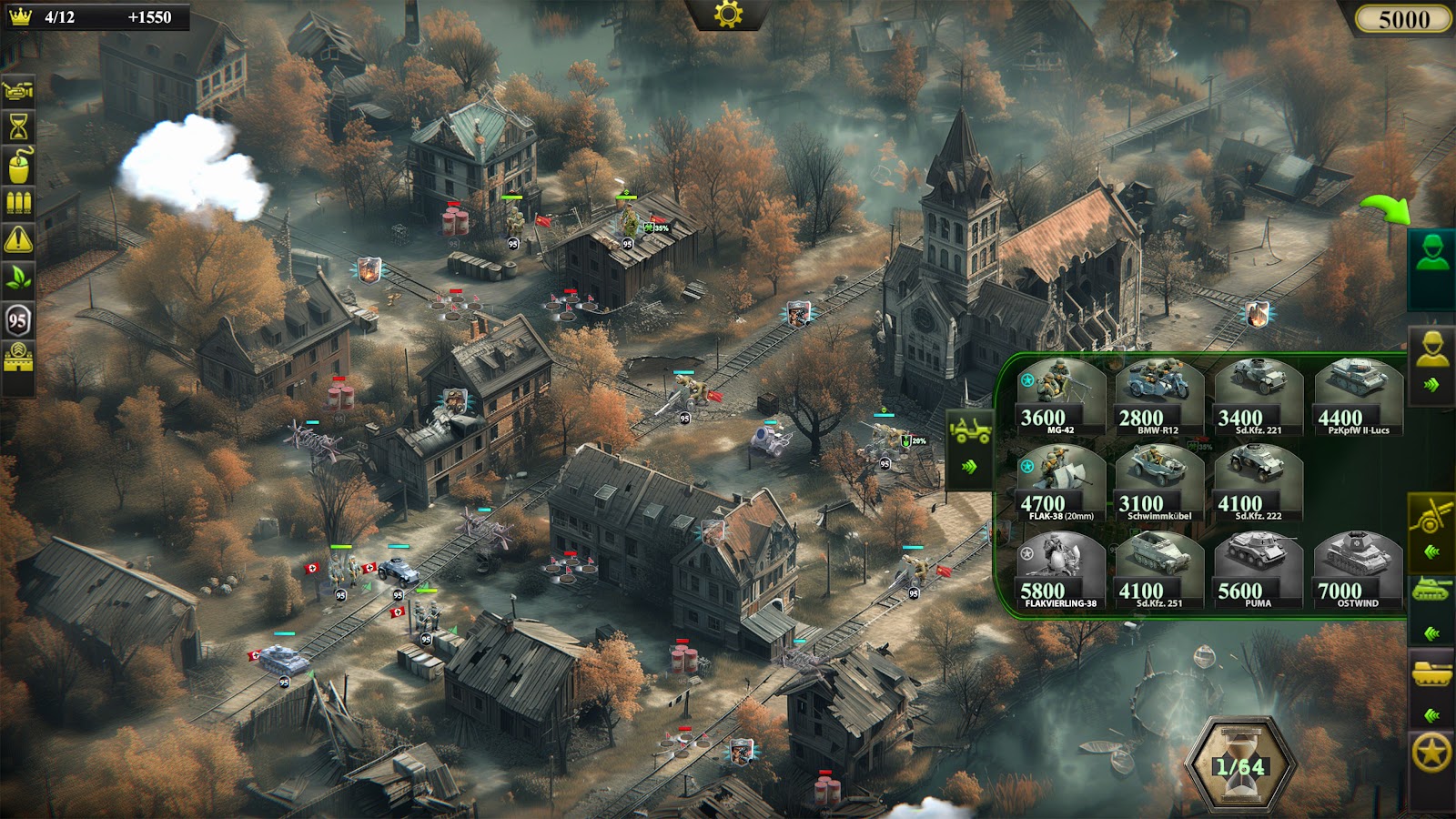Toggle the camera icon in left sidebar

click(x=18, y=90)
